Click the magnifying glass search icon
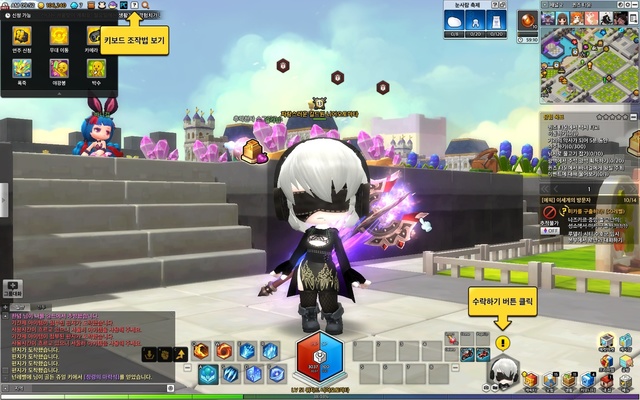This screenshot has height=400, width=640. [x=145, y=5]
